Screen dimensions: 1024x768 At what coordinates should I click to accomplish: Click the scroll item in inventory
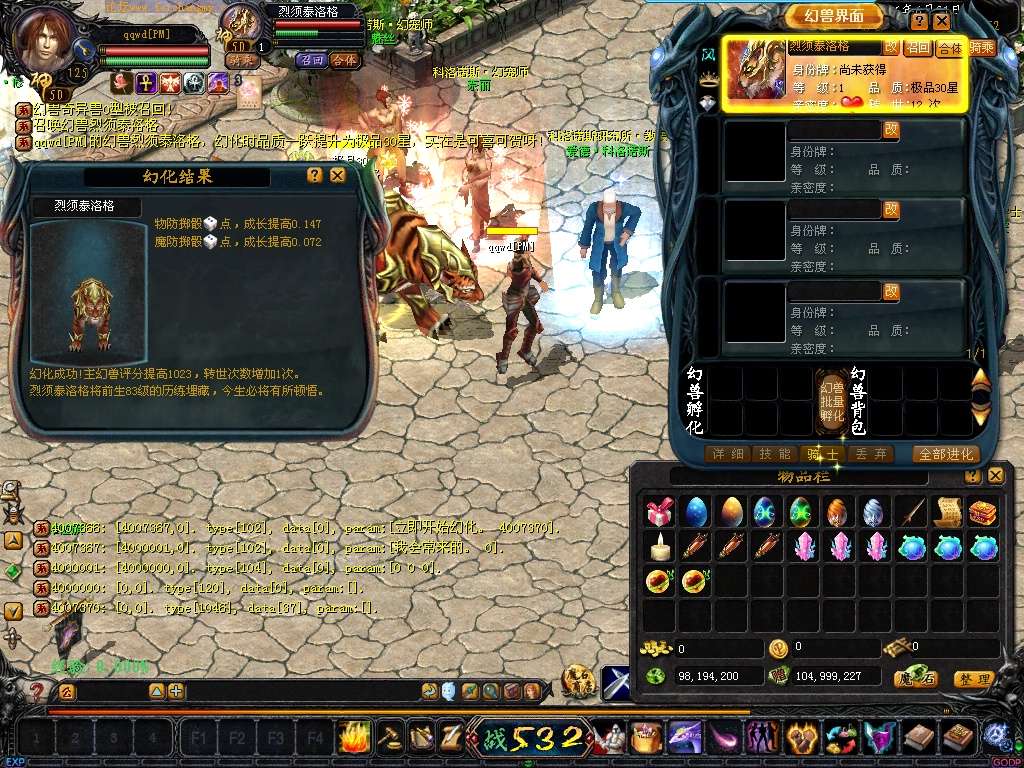pyautogui.click(x=947, y=513)
